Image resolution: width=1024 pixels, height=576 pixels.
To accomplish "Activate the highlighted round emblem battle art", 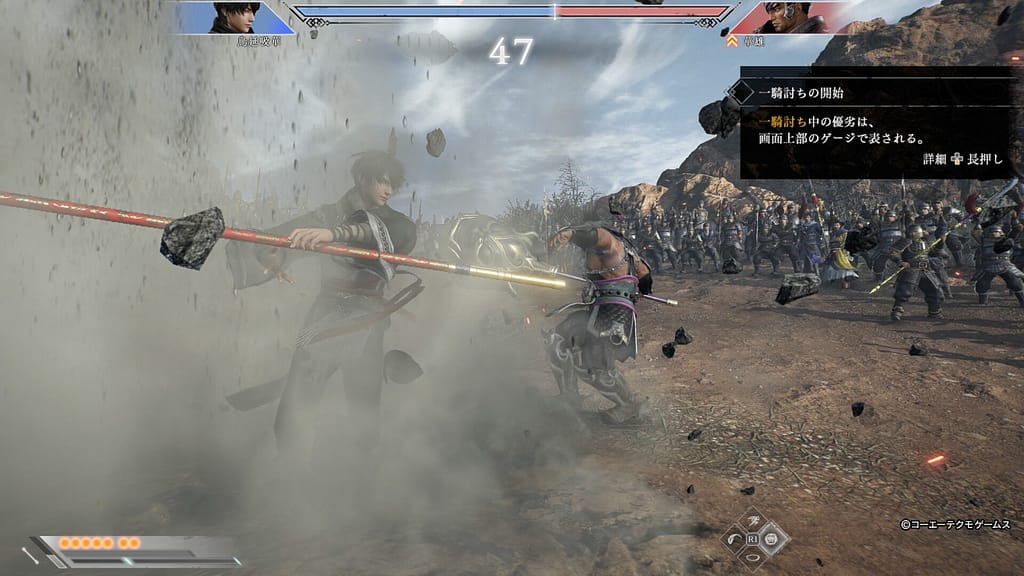I will 773,540.
